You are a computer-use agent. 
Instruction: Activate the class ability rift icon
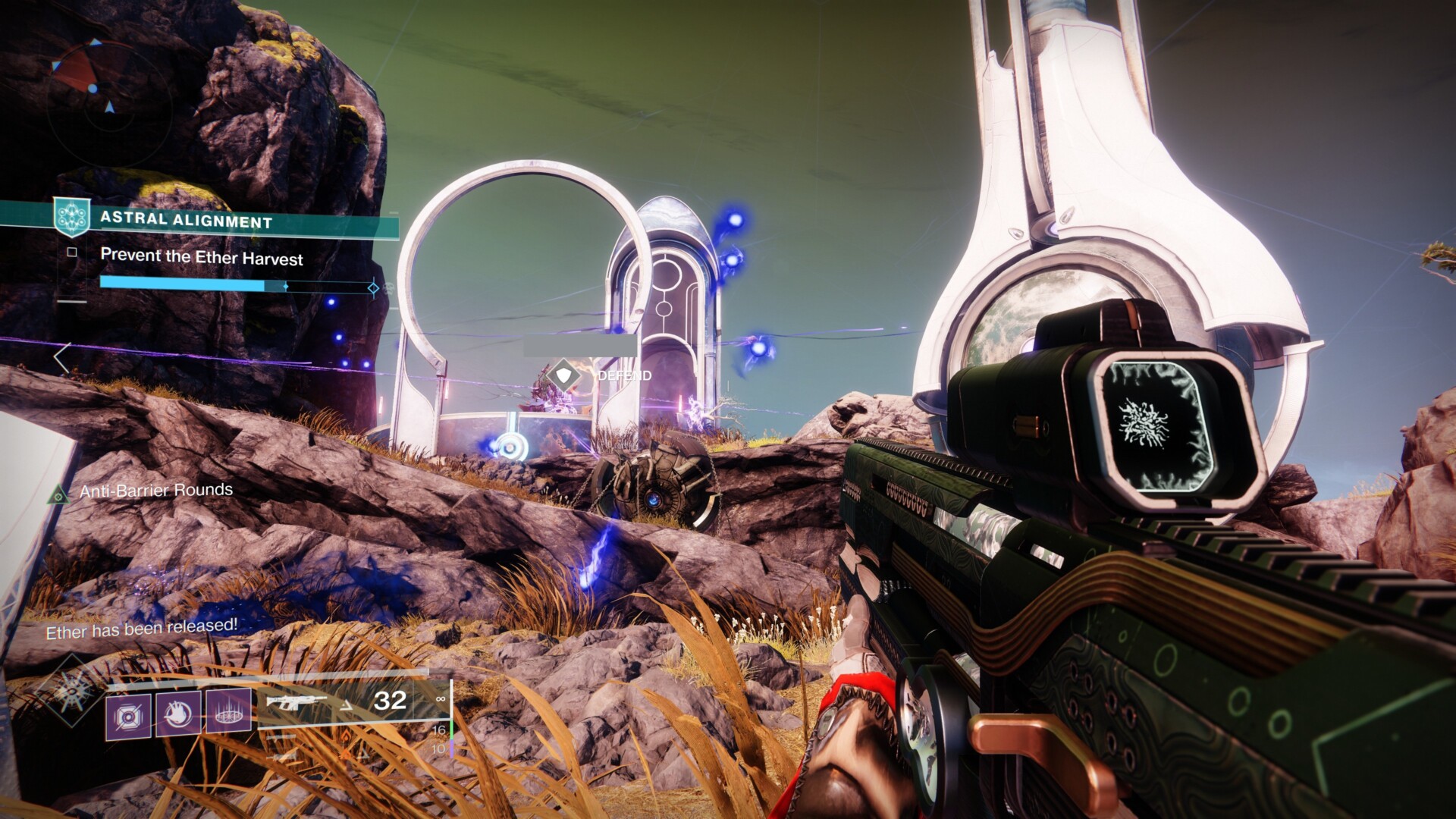click(228, 712)
